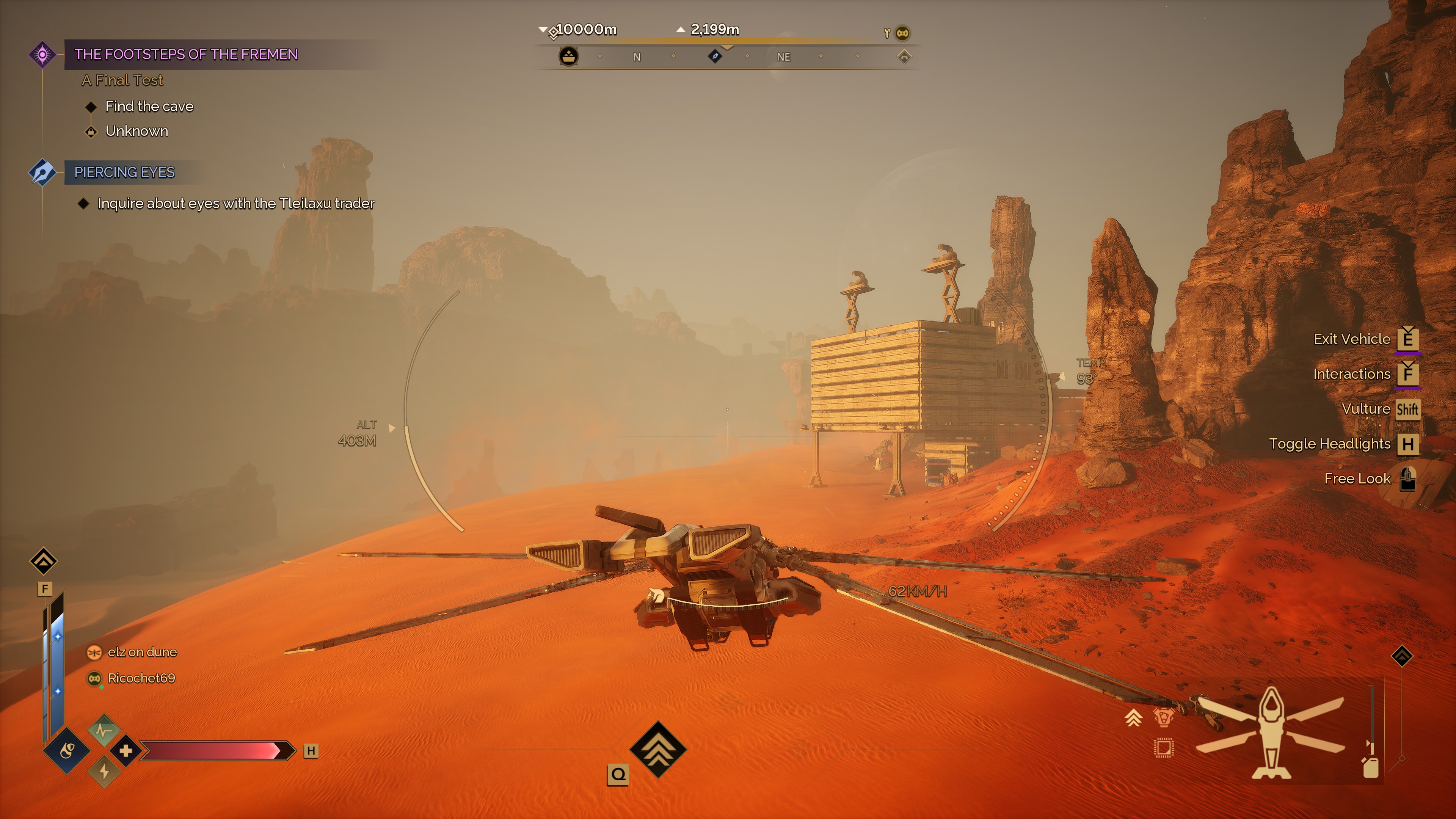Click the party member icon above the compass

(x=903, y=33)
